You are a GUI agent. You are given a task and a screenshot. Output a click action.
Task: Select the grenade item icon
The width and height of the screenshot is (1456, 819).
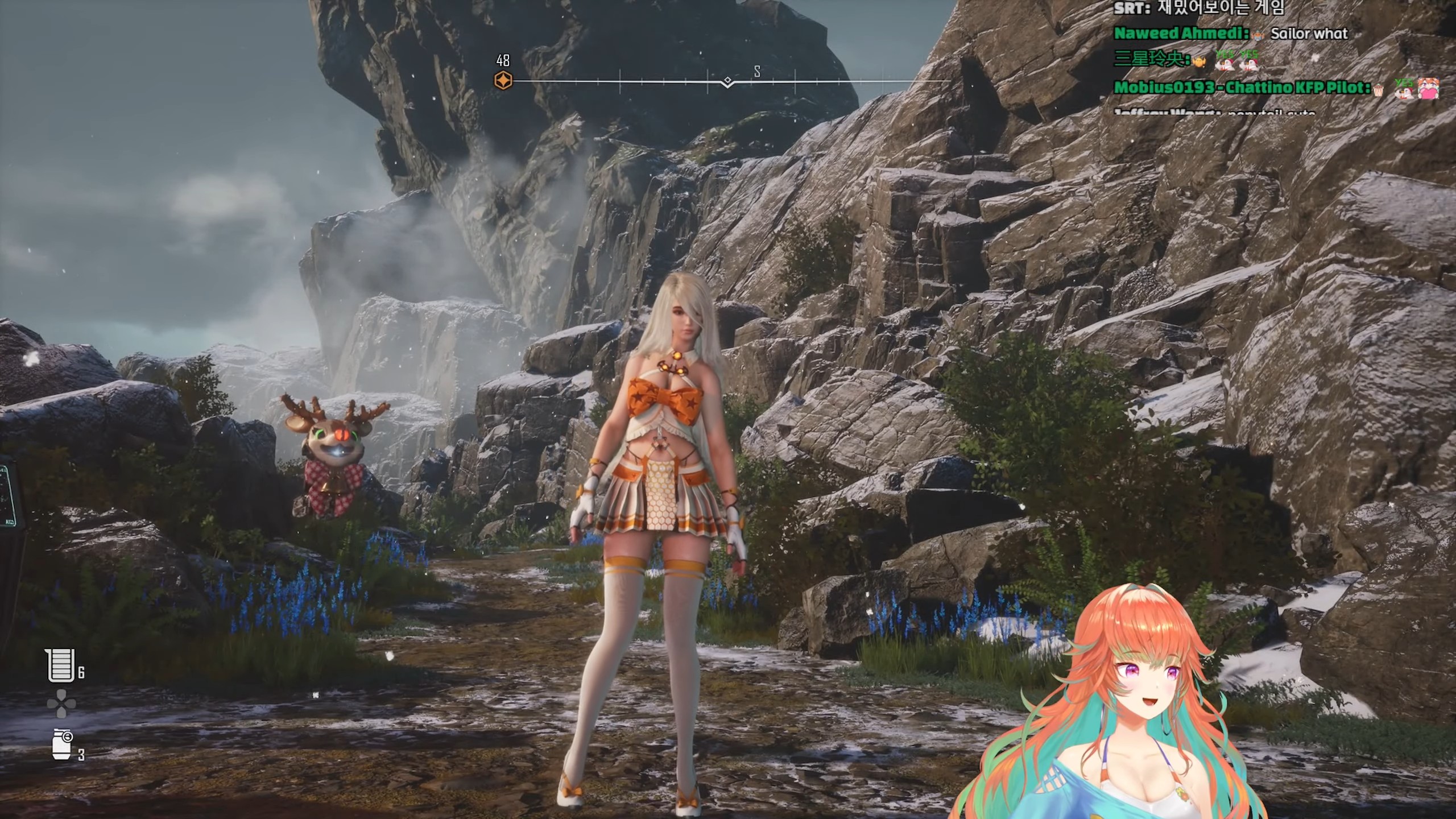(62, 744)
